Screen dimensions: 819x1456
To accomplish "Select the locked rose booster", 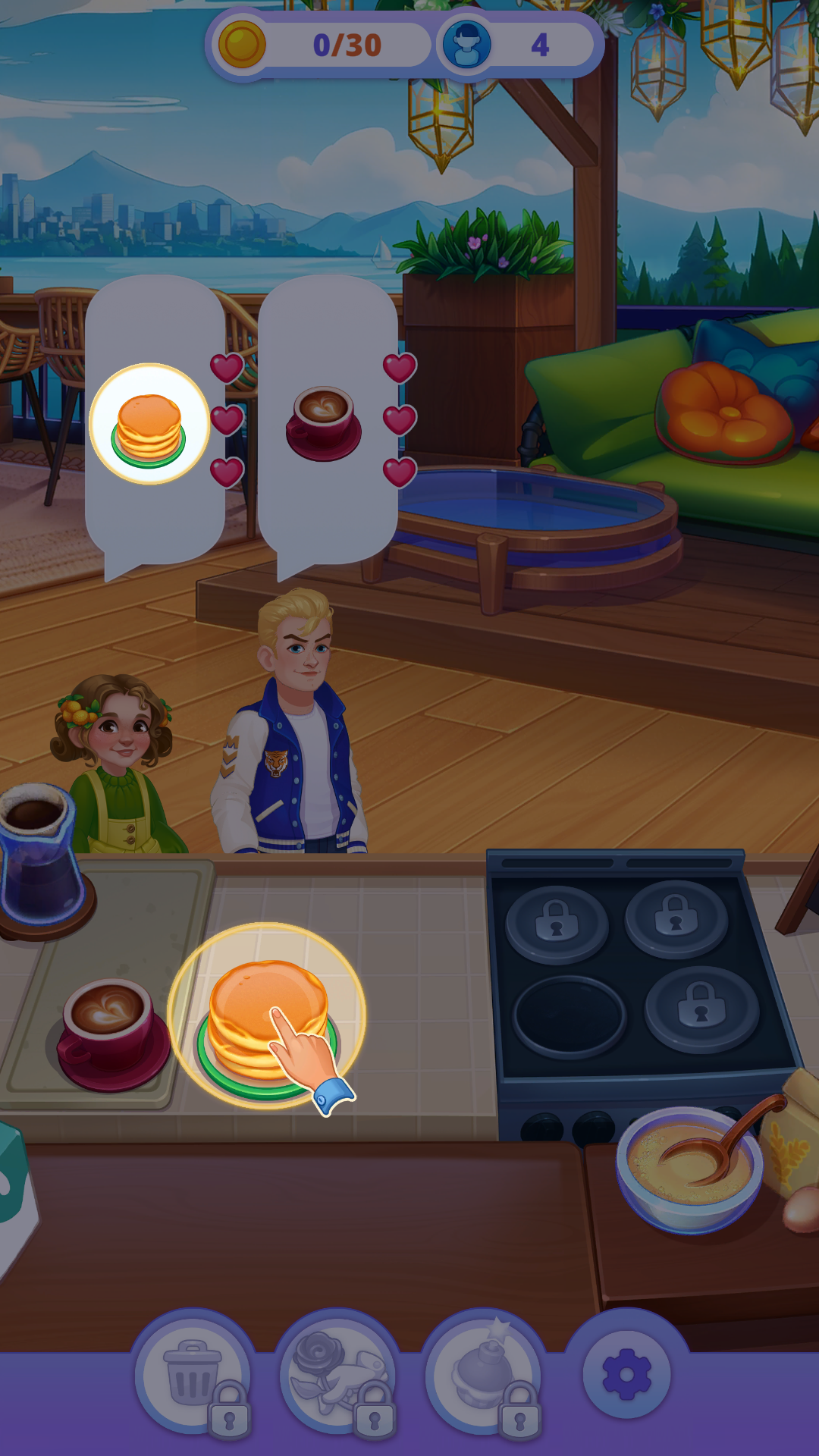I will pyautogui.click(x=338, y=1374).
